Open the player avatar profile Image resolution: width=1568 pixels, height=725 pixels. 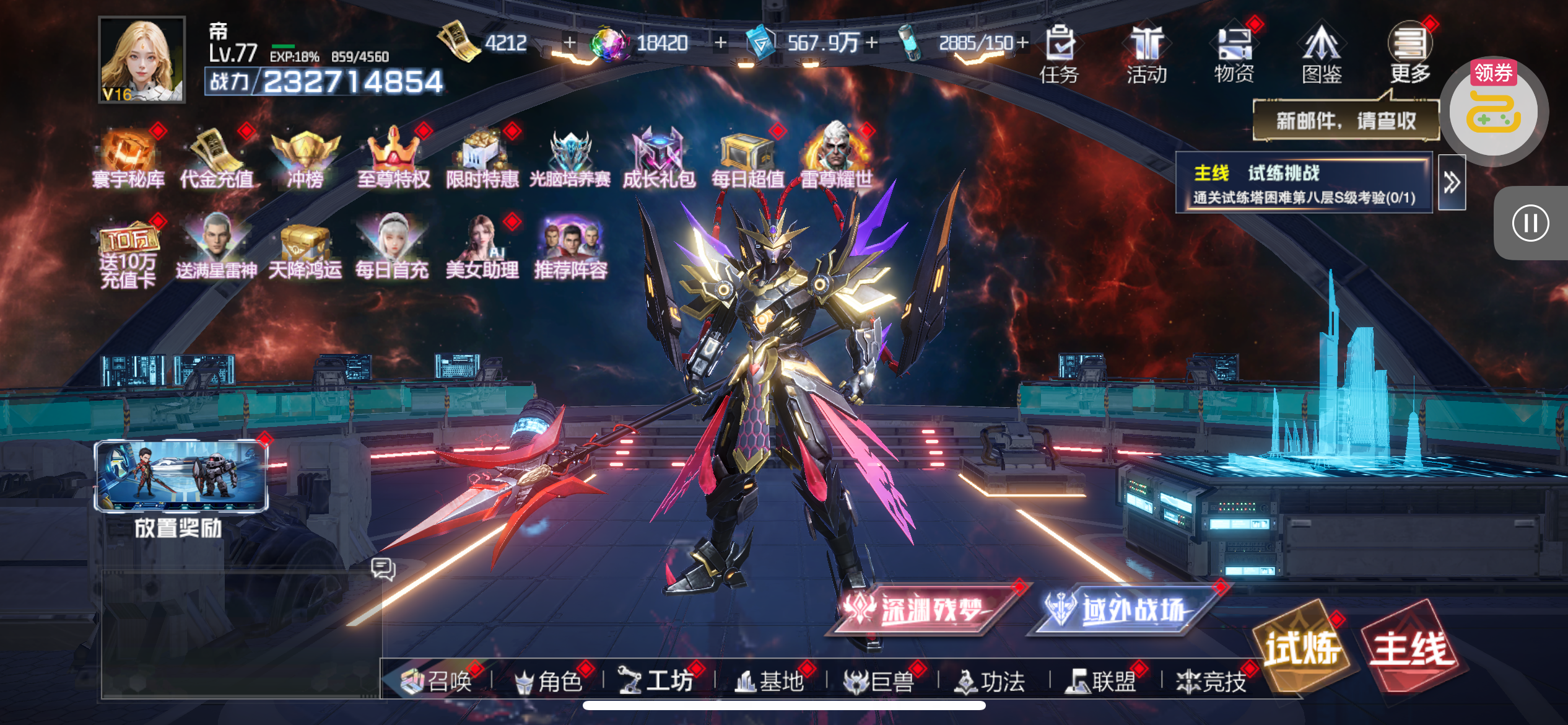coord(142,59)
